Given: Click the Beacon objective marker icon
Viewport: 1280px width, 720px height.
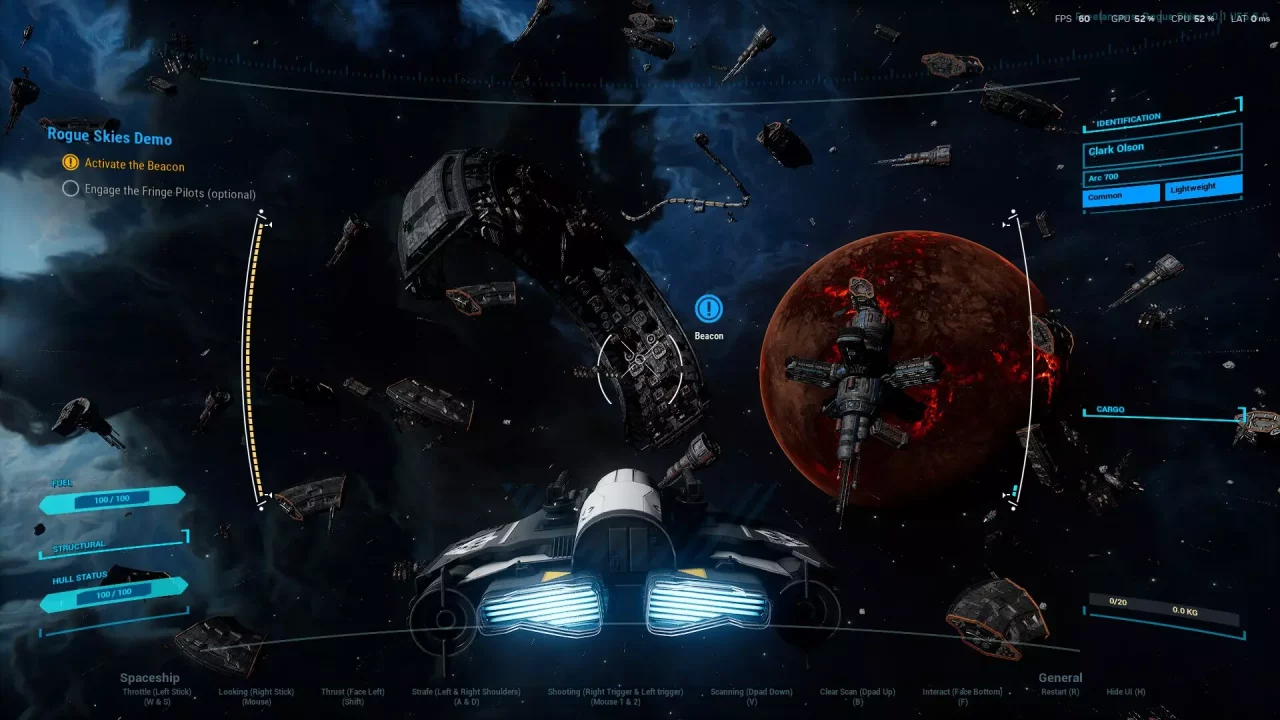Looking at the screenshot, I should coord(708,309).
